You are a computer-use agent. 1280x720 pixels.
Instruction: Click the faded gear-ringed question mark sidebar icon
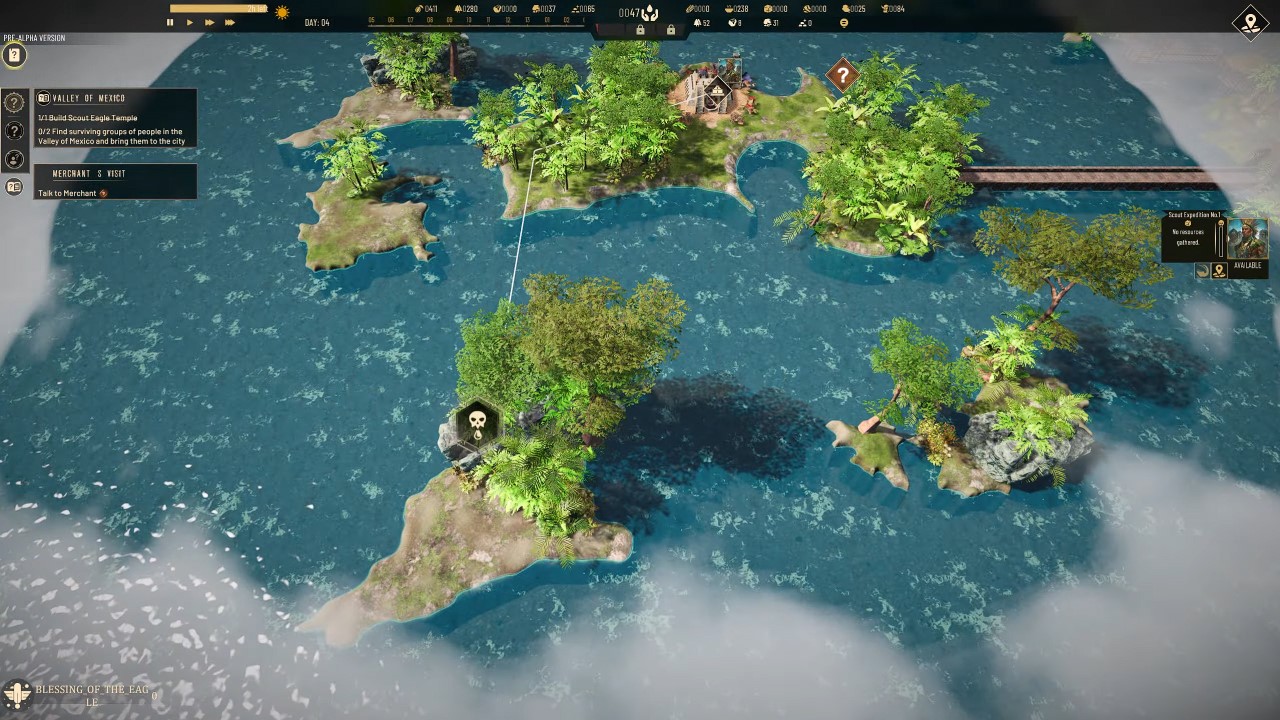pos(14,102)
